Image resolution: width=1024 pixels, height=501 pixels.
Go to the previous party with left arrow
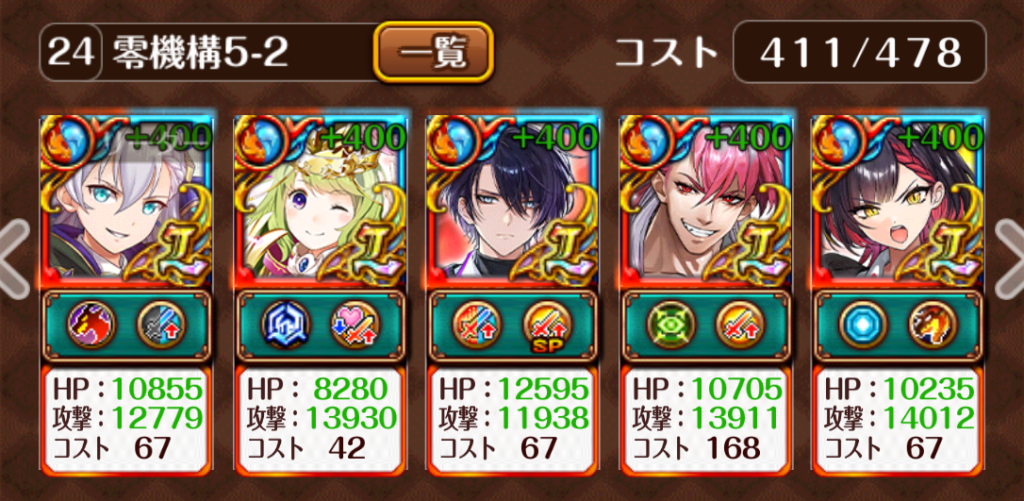point(14,259)
